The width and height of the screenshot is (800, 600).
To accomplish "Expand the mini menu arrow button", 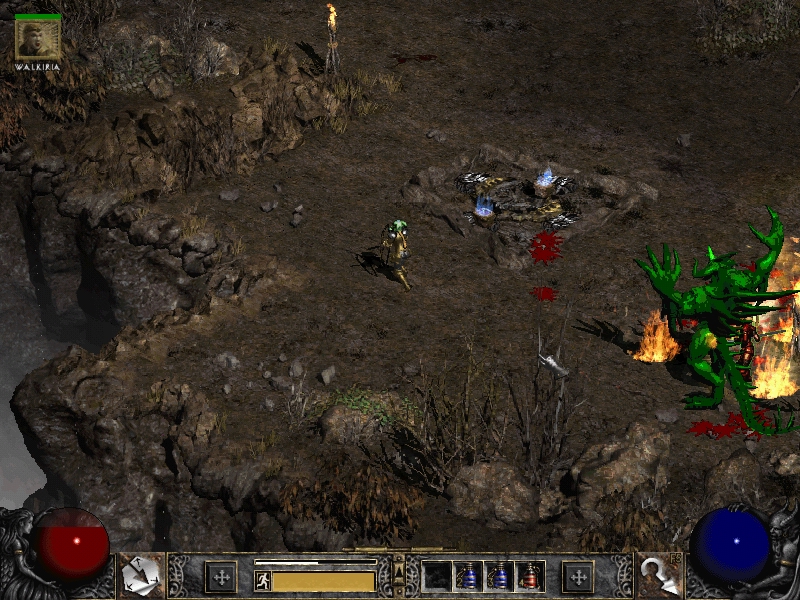I will (x=399, y=572).
